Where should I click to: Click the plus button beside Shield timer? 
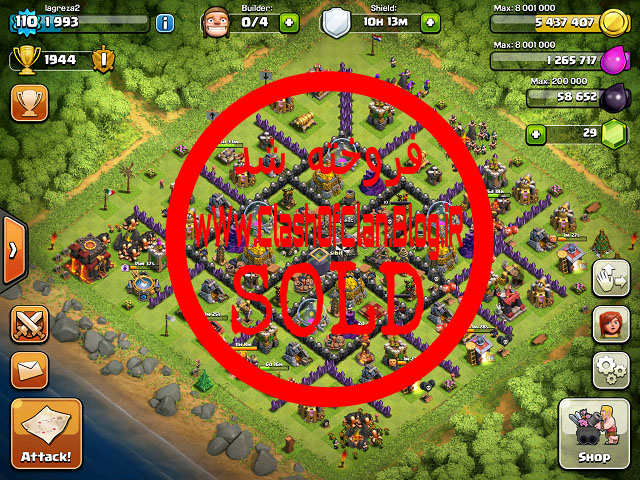click(x=432, y=22)
